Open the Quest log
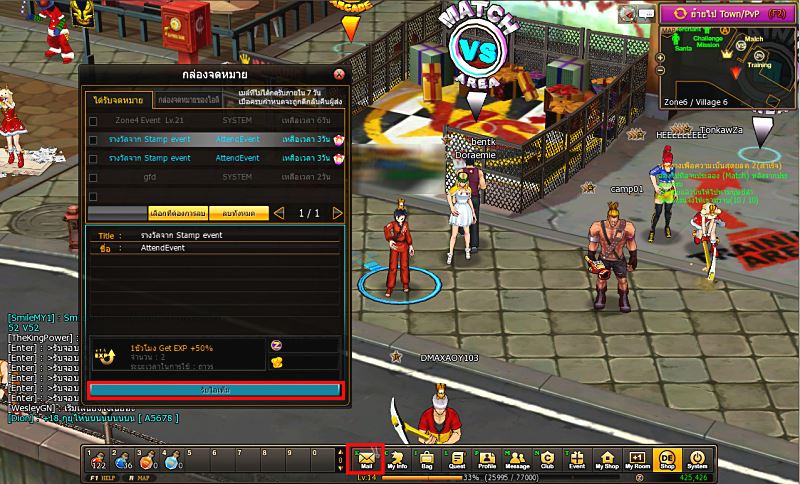Screen dimensions: 800x484 click(x=457, y=460)
